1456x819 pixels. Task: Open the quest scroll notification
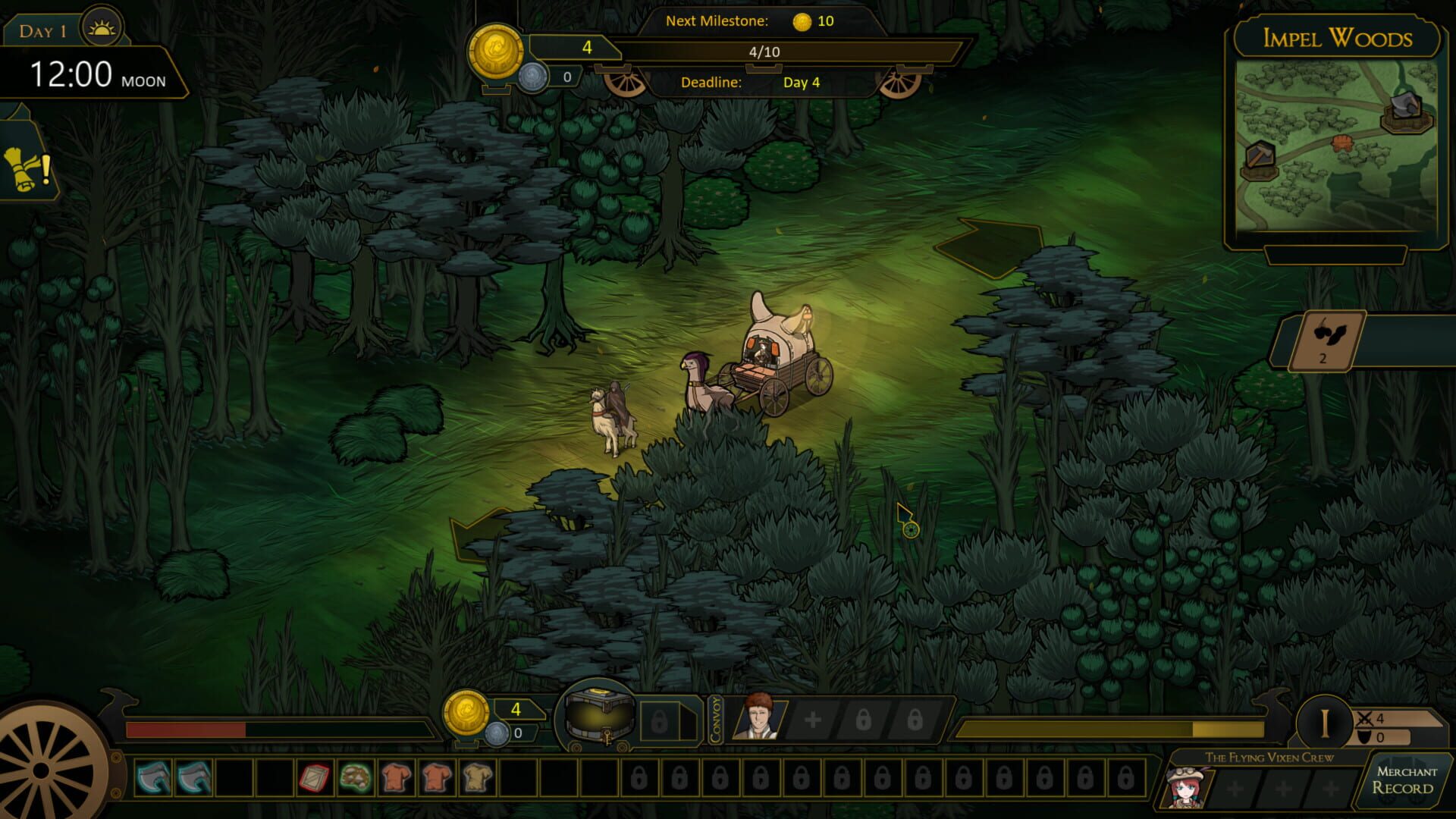(x=26, y=168)
